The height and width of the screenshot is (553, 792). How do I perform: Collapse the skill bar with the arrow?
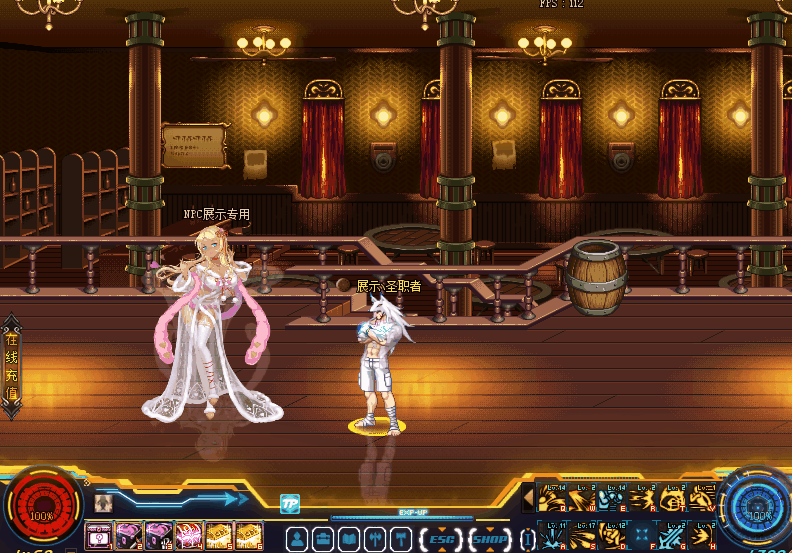point(528,496)
